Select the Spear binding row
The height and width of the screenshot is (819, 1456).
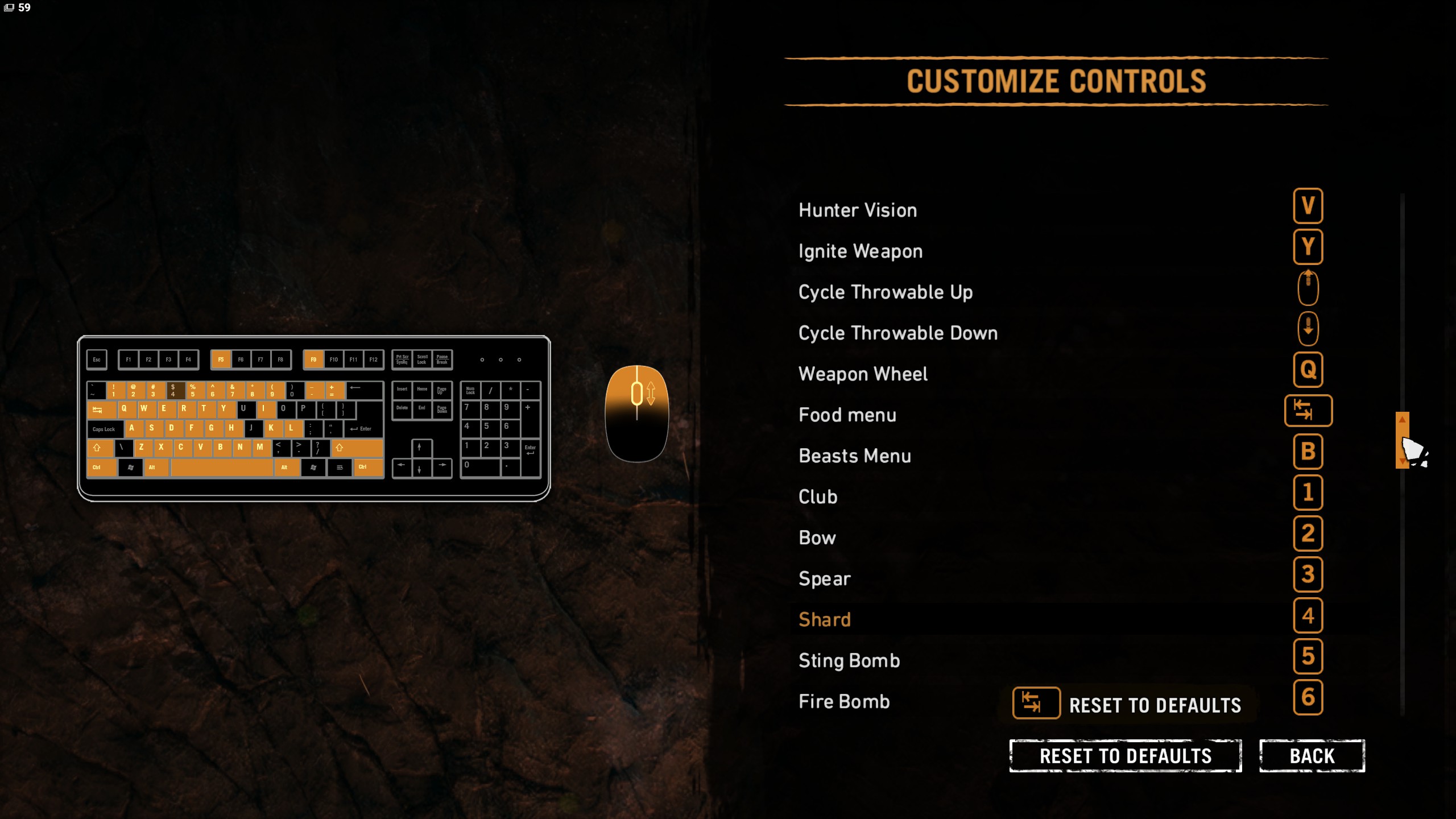click(x=824, y=579)
